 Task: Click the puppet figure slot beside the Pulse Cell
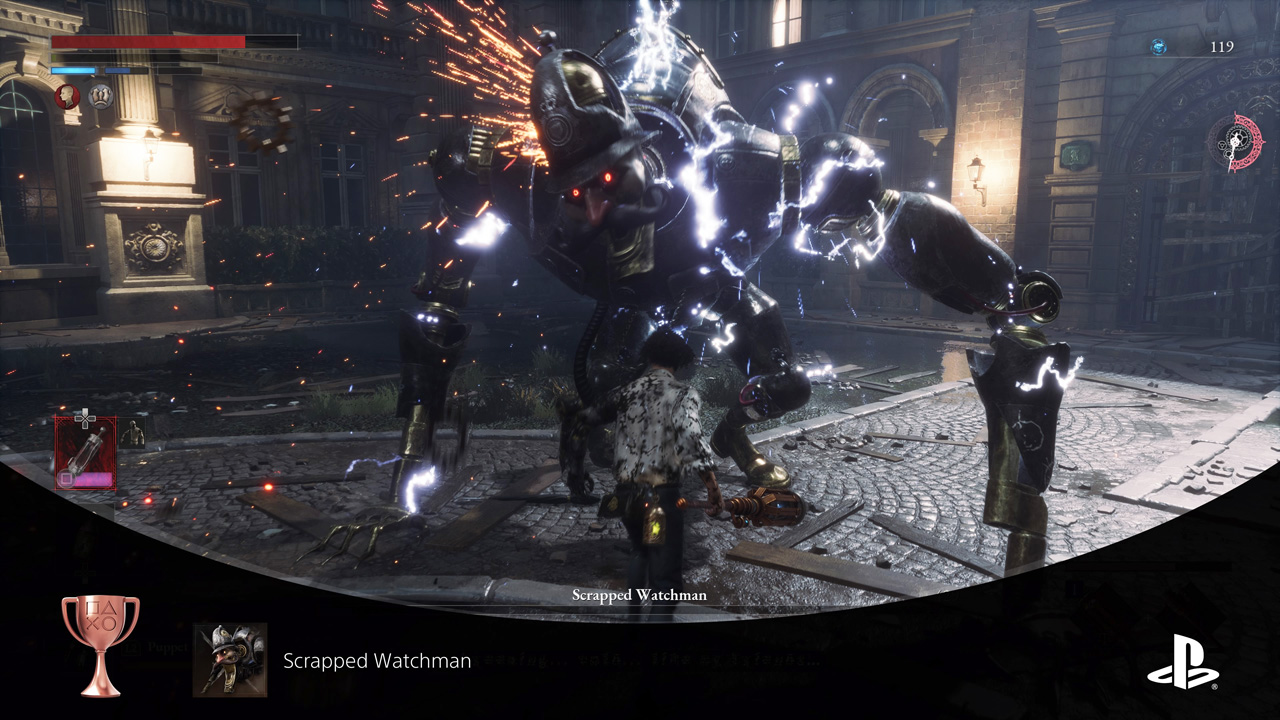[131, 434]
